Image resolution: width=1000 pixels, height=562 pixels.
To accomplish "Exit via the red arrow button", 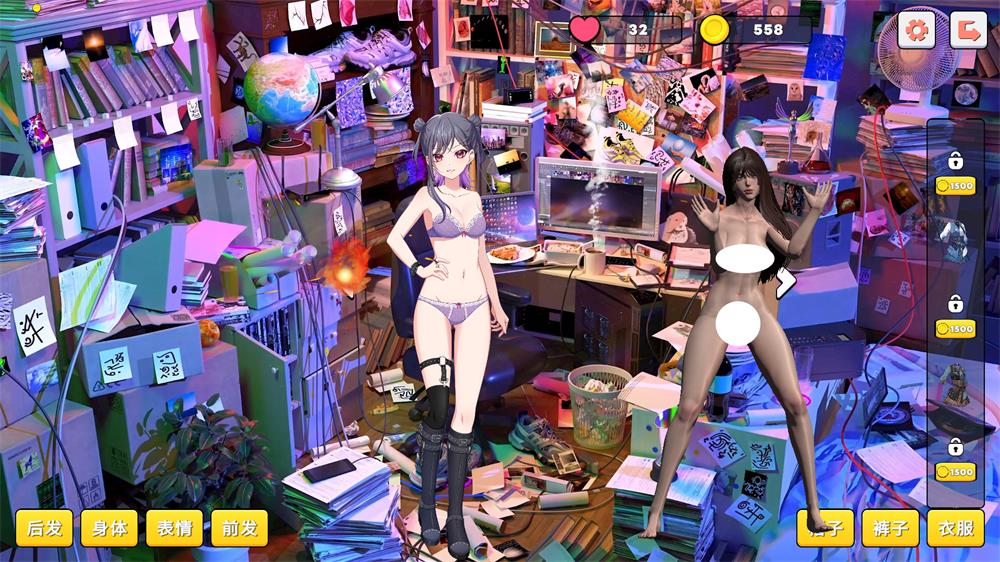I will coord(967,29).
